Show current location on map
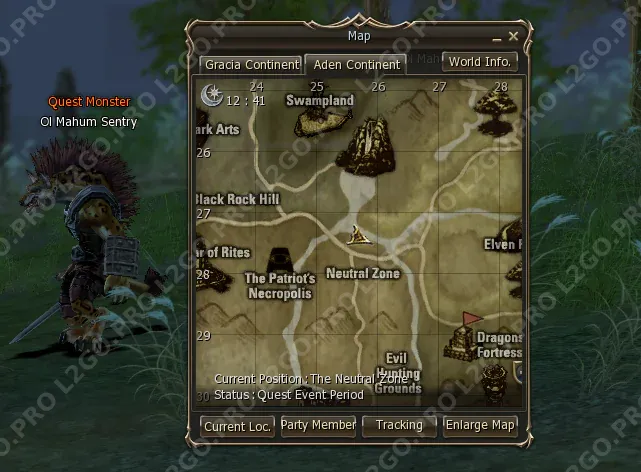Screen dimensions: 641x472 click(237, 425)
